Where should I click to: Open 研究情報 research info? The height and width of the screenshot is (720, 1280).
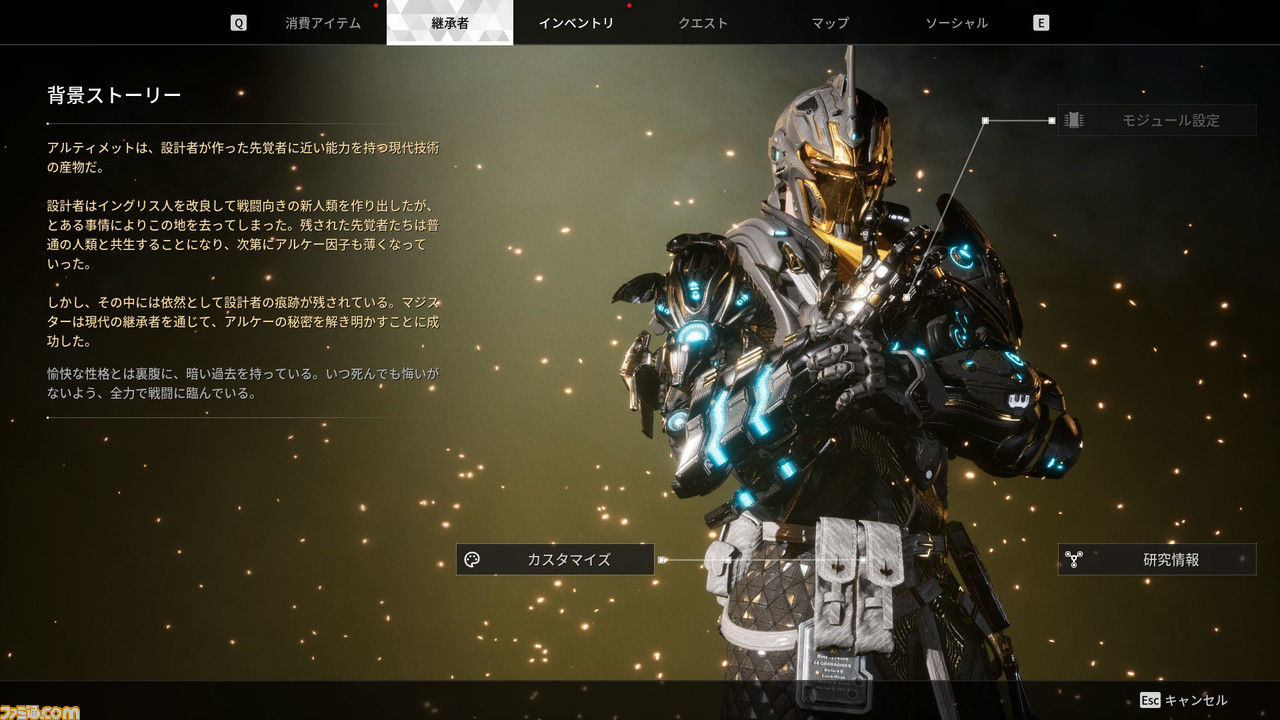point(1157,560)
